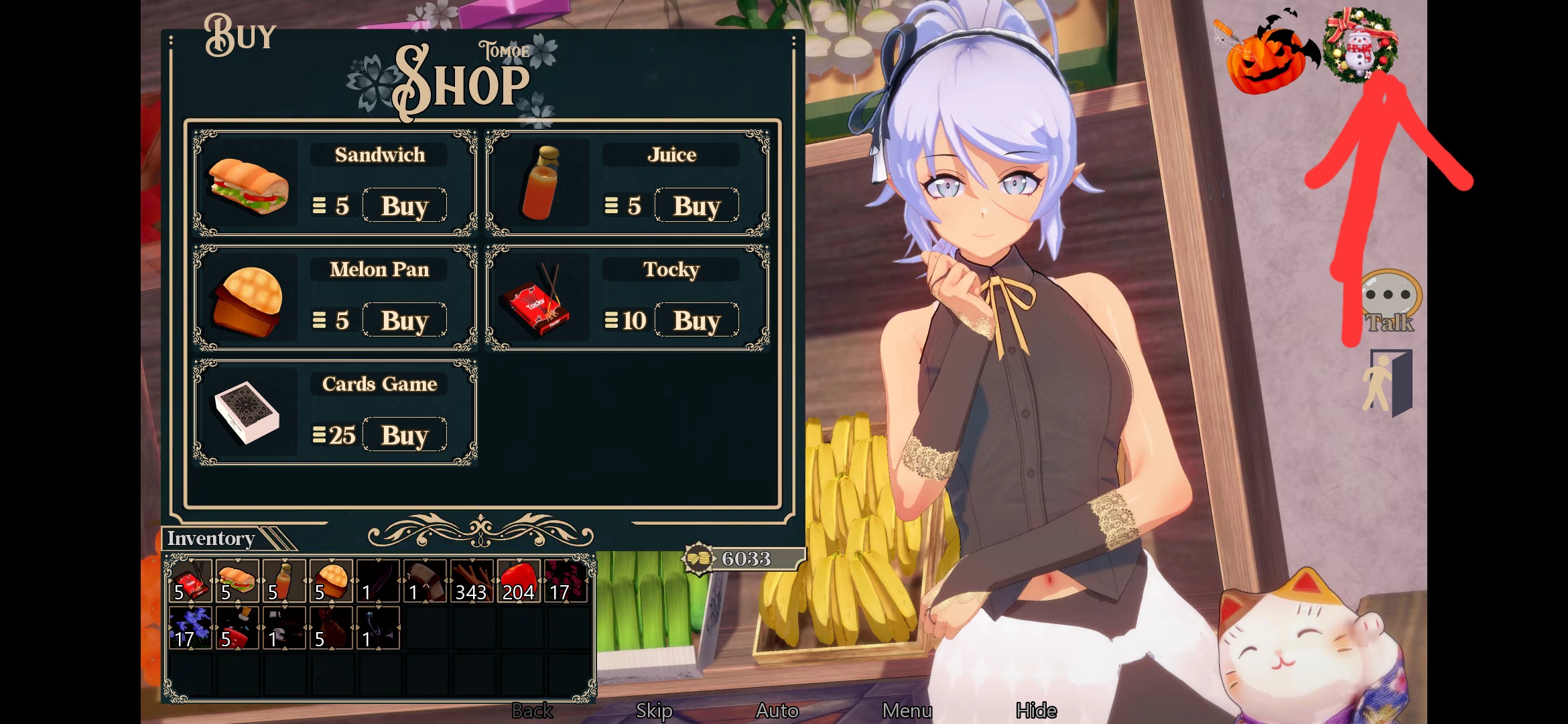This screenshot has width=1568, height=724.
Task: Buy a Juice bottle
Action: click(x=696, y=206)
